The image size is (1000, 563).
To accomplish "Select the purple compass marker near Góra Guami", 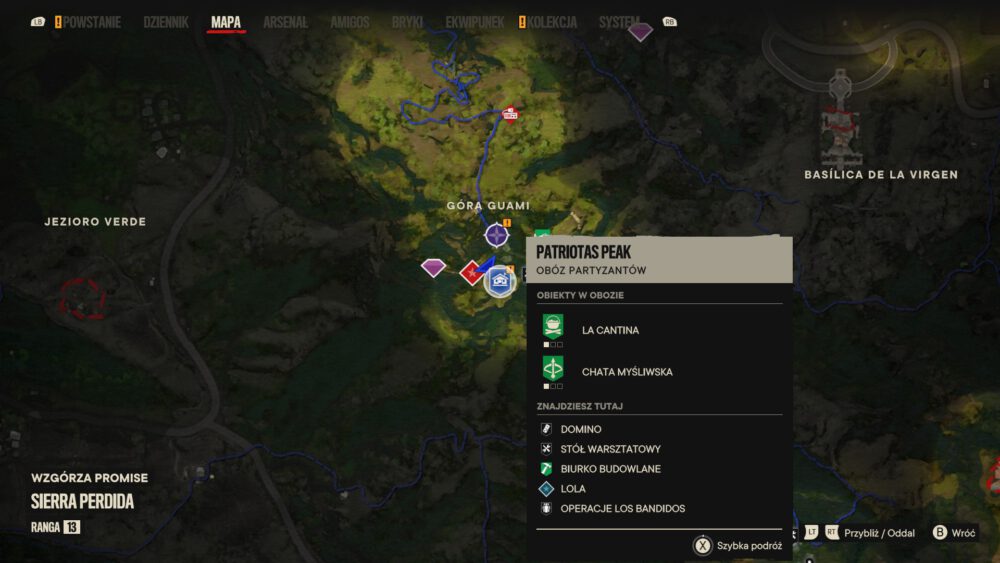I will (x=496, y=236).
